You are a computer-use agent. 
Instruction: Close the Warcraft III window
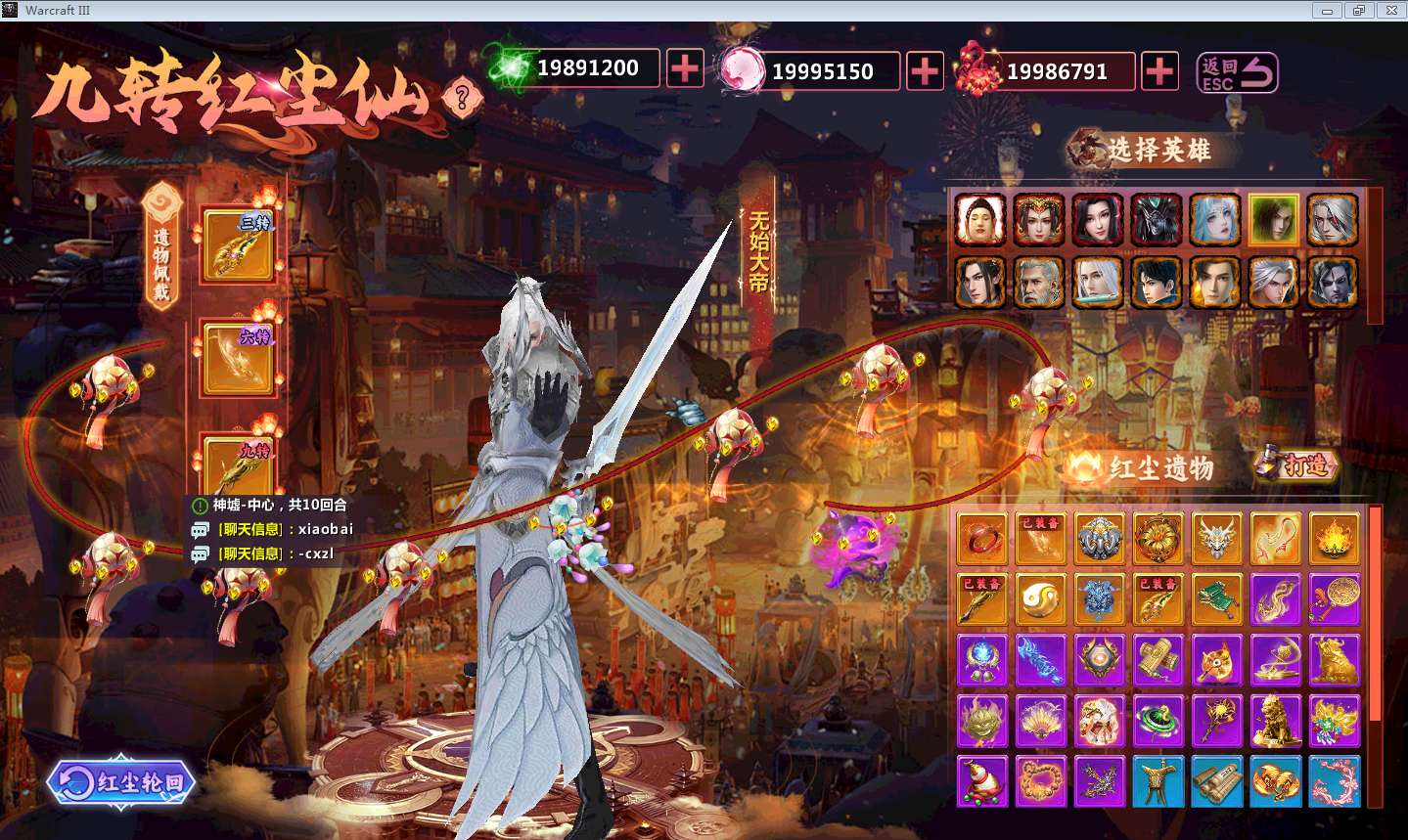(x=1390, y=11)
